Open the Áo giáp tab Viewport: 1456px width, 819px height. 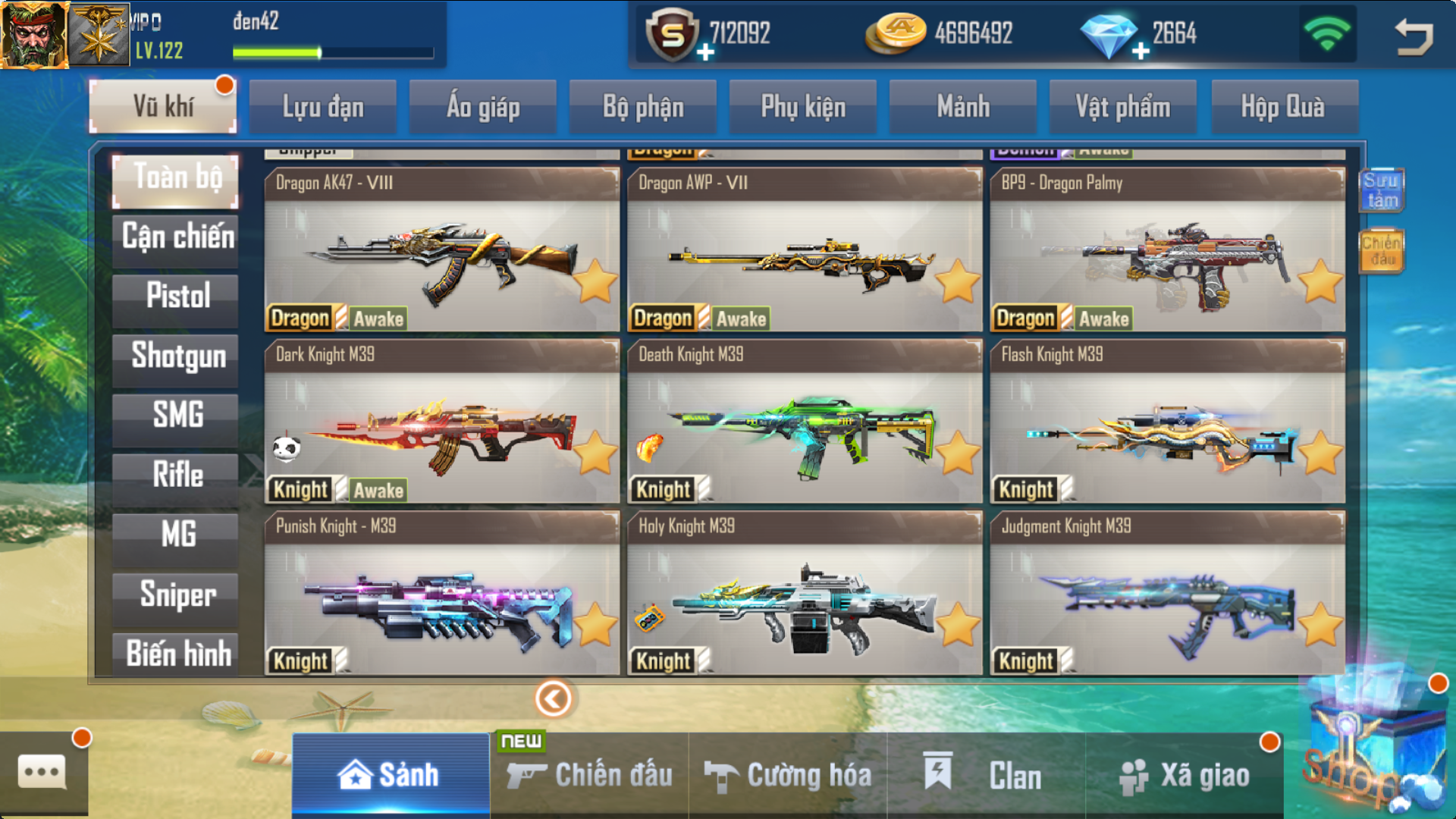(483, 107)
